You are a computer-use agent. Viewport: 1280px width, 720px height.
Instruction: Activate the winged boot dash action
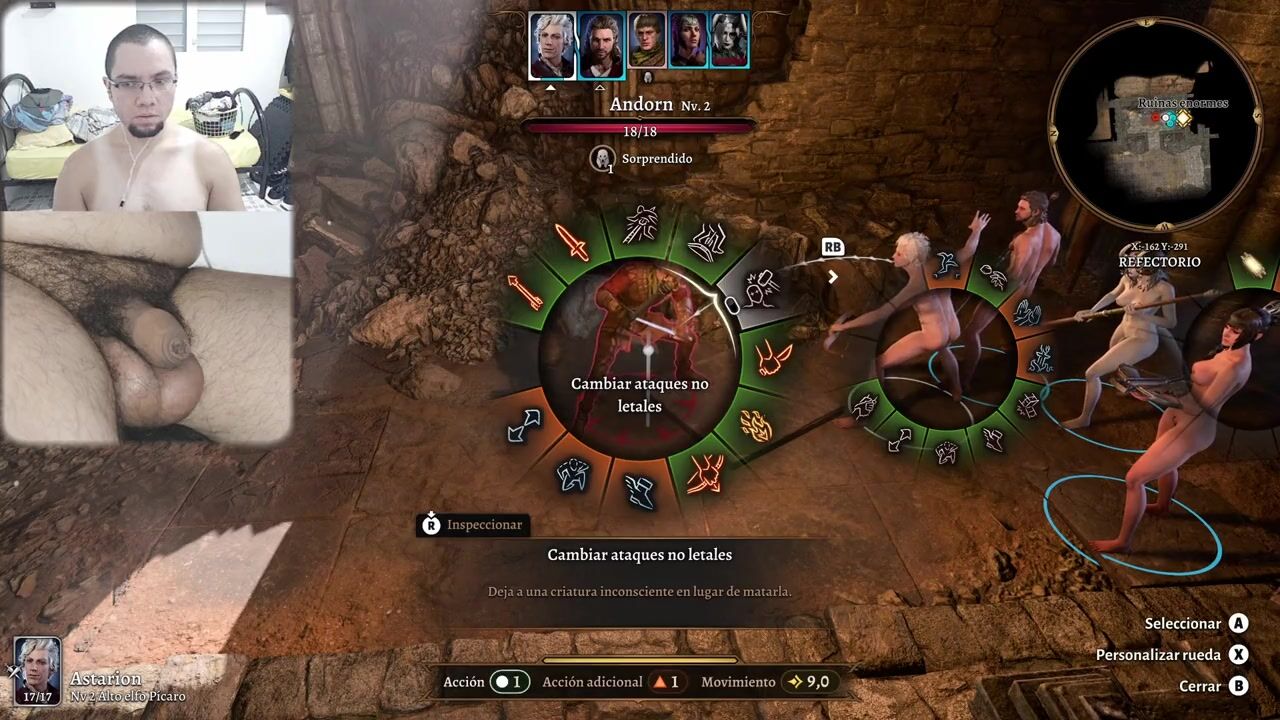tap(640, 490)
